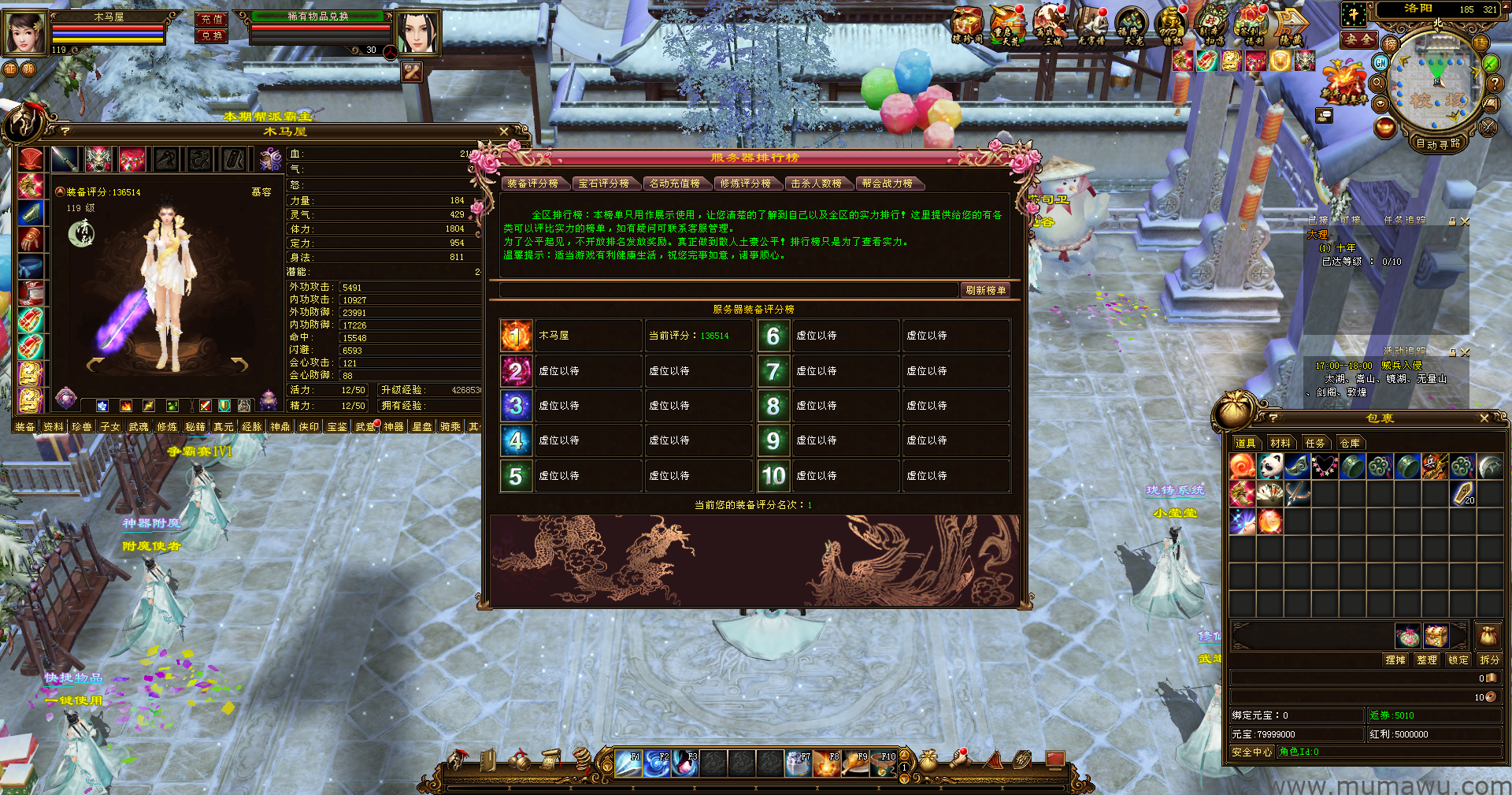Select the panda item in the bag
Viewport: 1512px width, 795px height.
[1269, 466]
